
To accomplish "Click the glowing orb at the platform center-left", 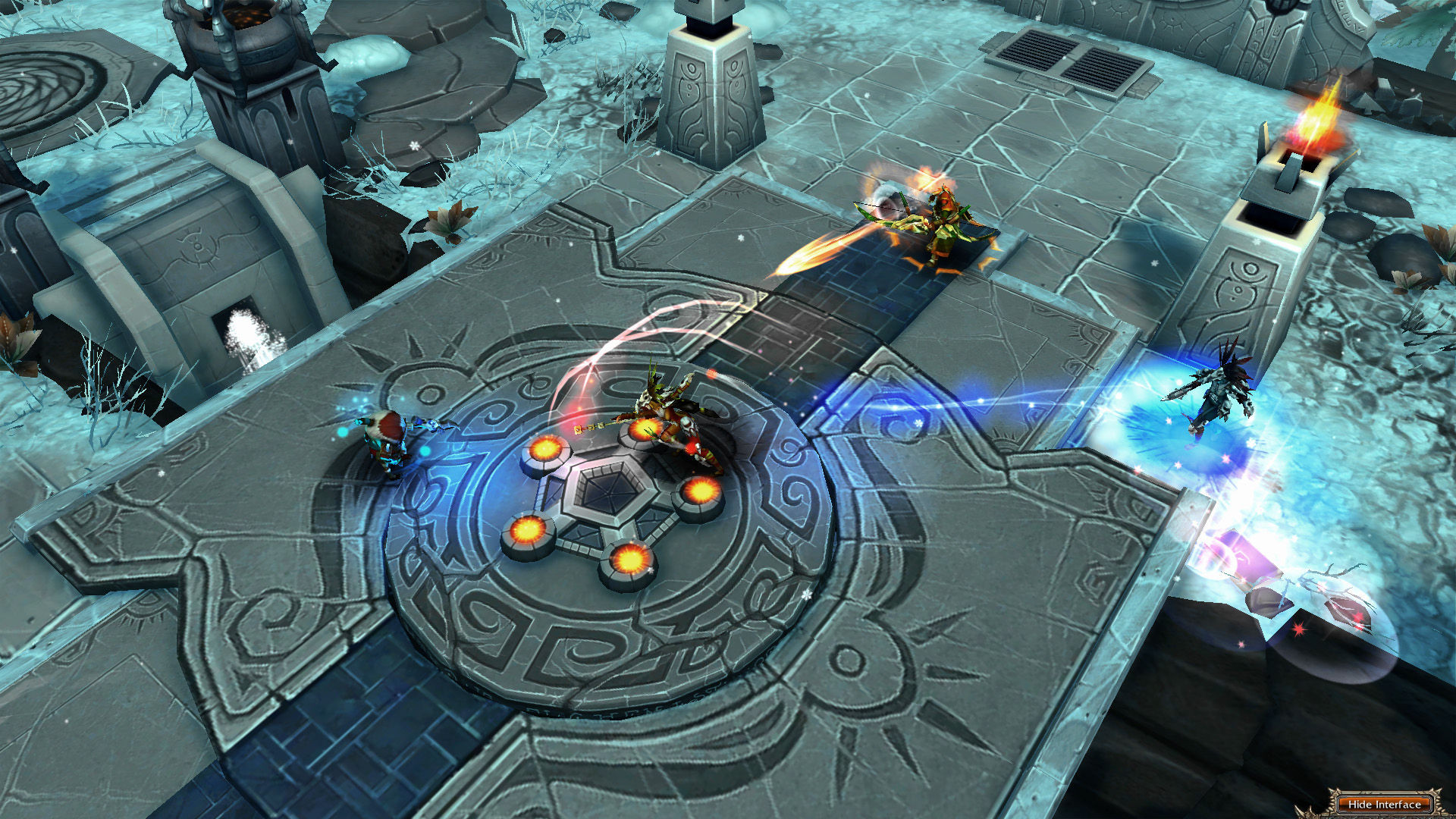I will (x=544, y=447).
